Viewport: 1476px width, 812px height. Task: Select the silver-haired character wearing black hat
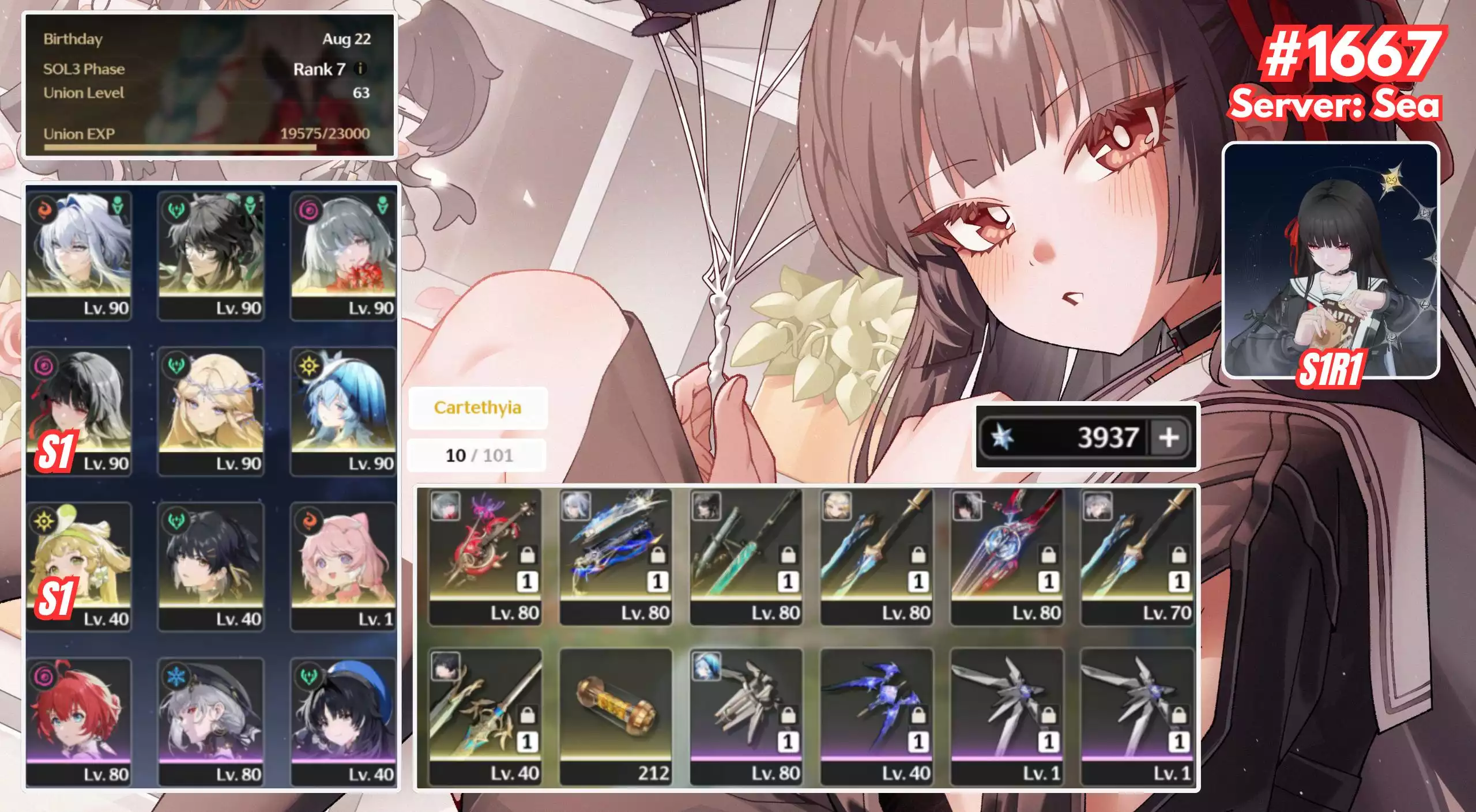[x=211, y=722]
